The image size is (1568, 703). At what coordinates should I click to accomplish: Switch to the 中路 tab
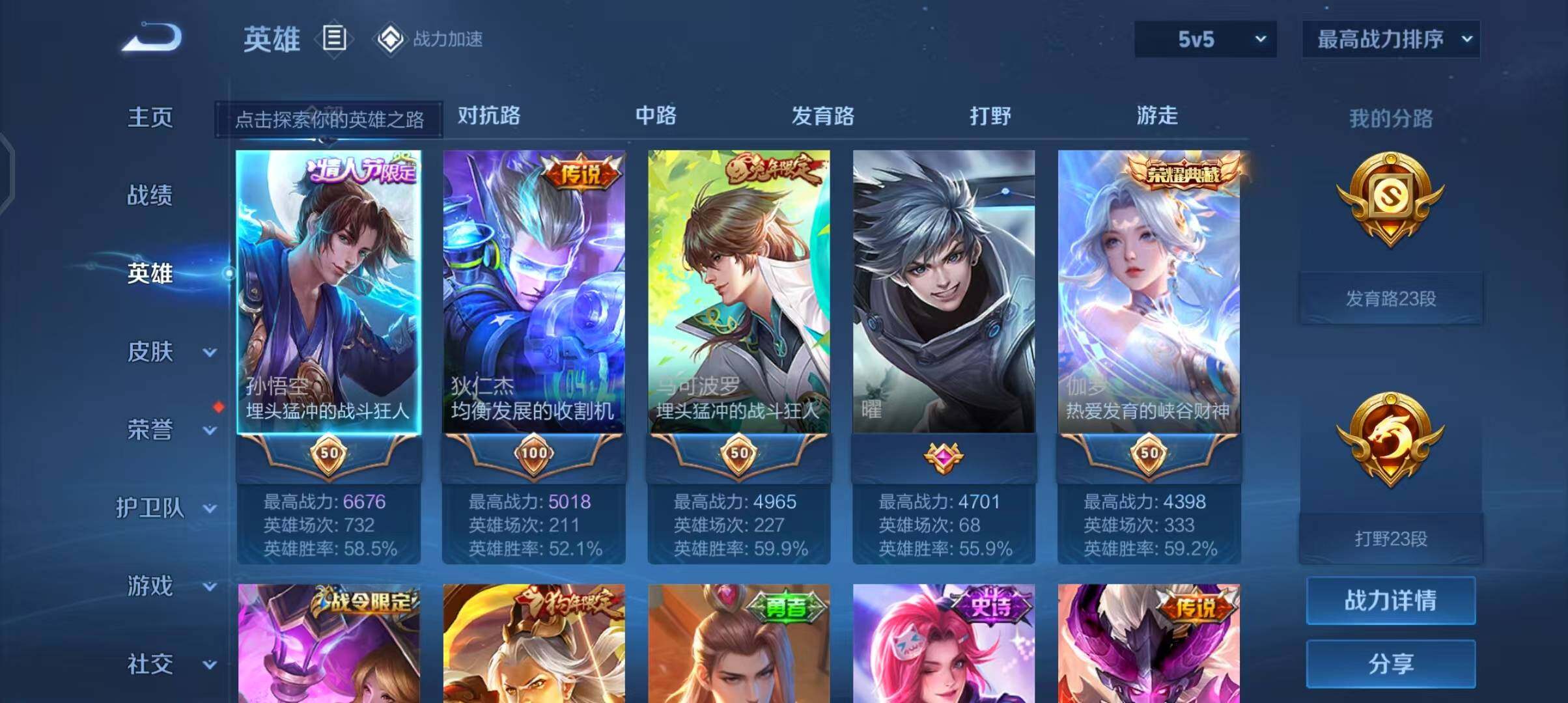click(656, 116)
